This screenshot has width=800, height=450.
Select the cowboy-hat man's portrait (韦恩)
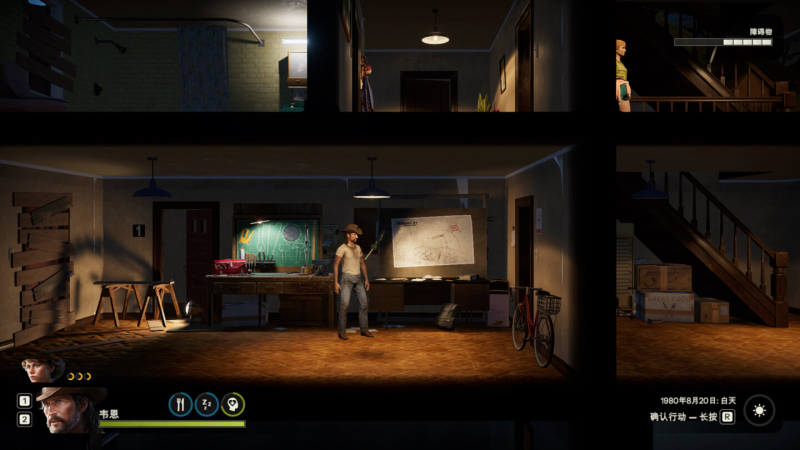coord(68,410)
